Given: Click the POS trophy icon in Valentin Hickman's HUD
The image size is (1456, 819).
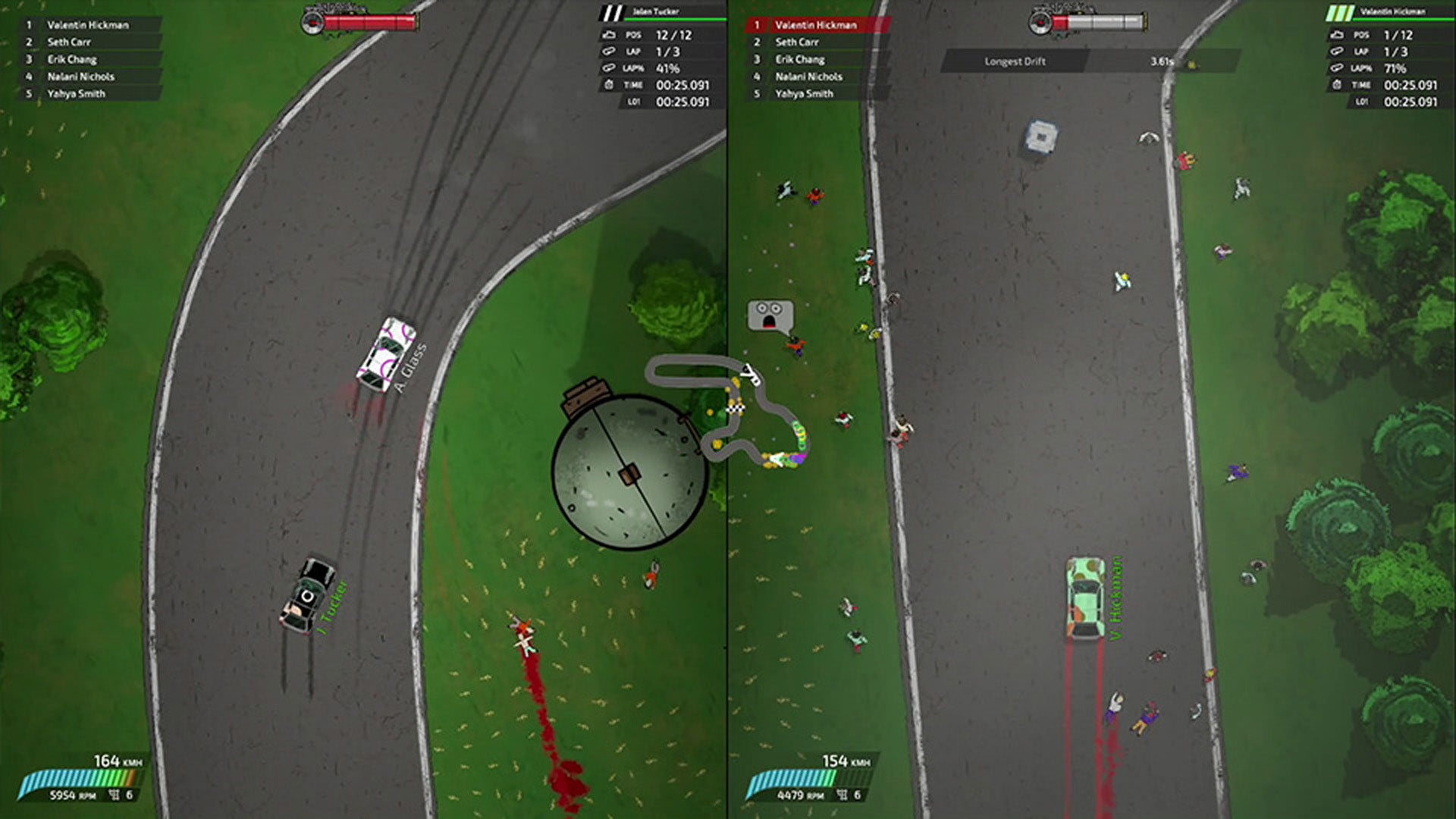Looking at the screenshot, I should [1337, 35].
